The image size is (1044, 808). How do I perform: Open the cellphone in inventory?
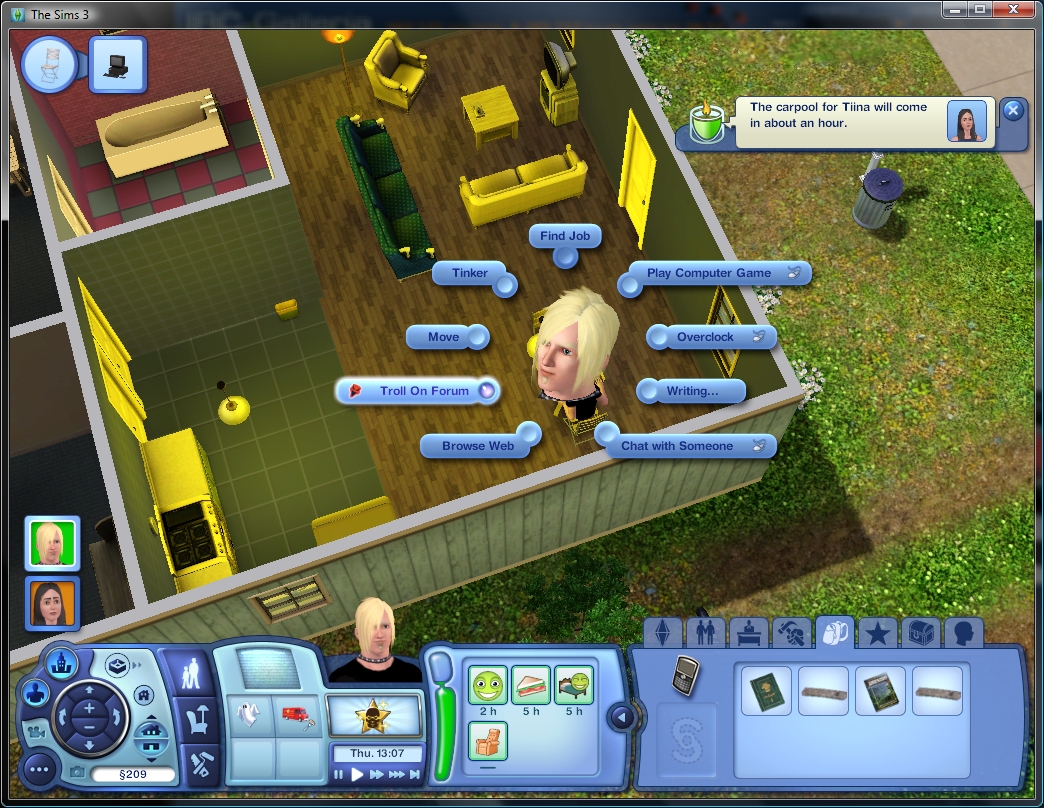click(x=685, y=675)
